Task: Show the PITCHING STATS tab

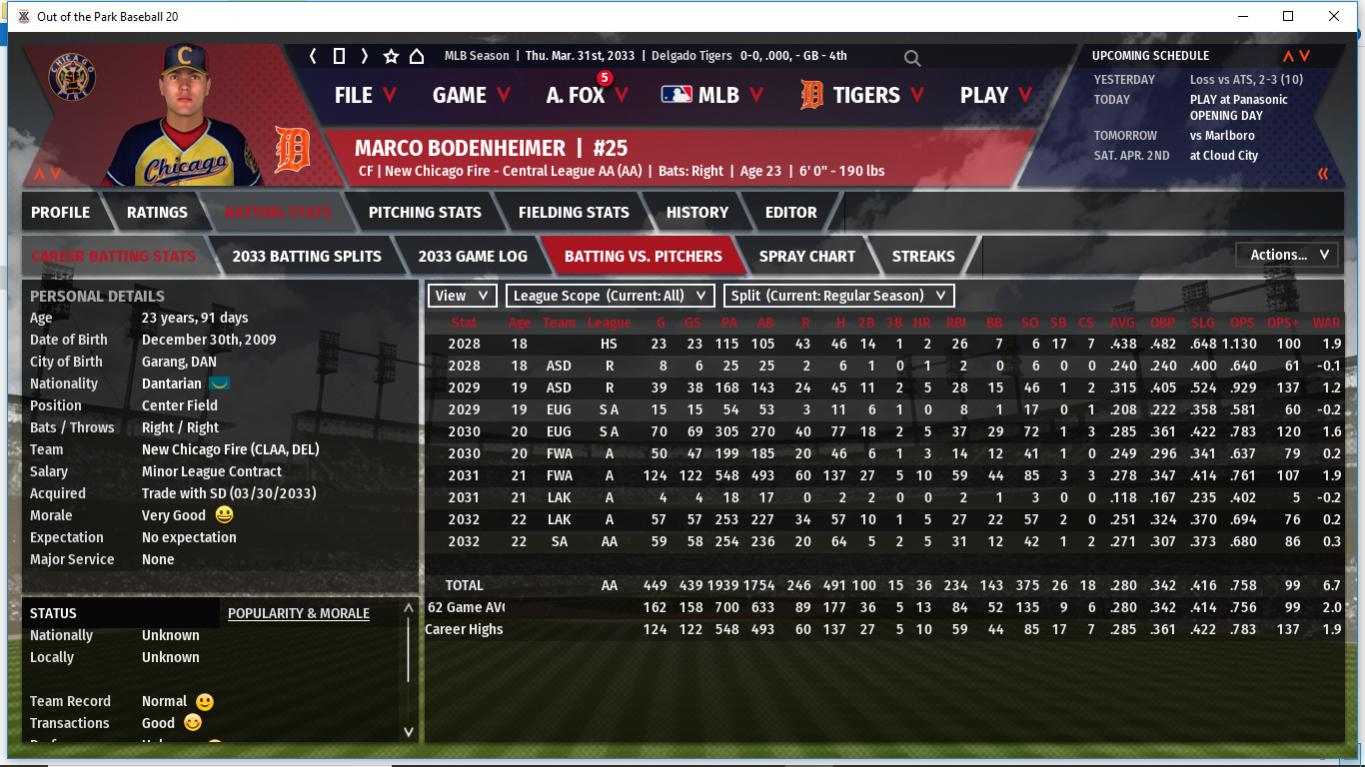Action: (424, 212)
